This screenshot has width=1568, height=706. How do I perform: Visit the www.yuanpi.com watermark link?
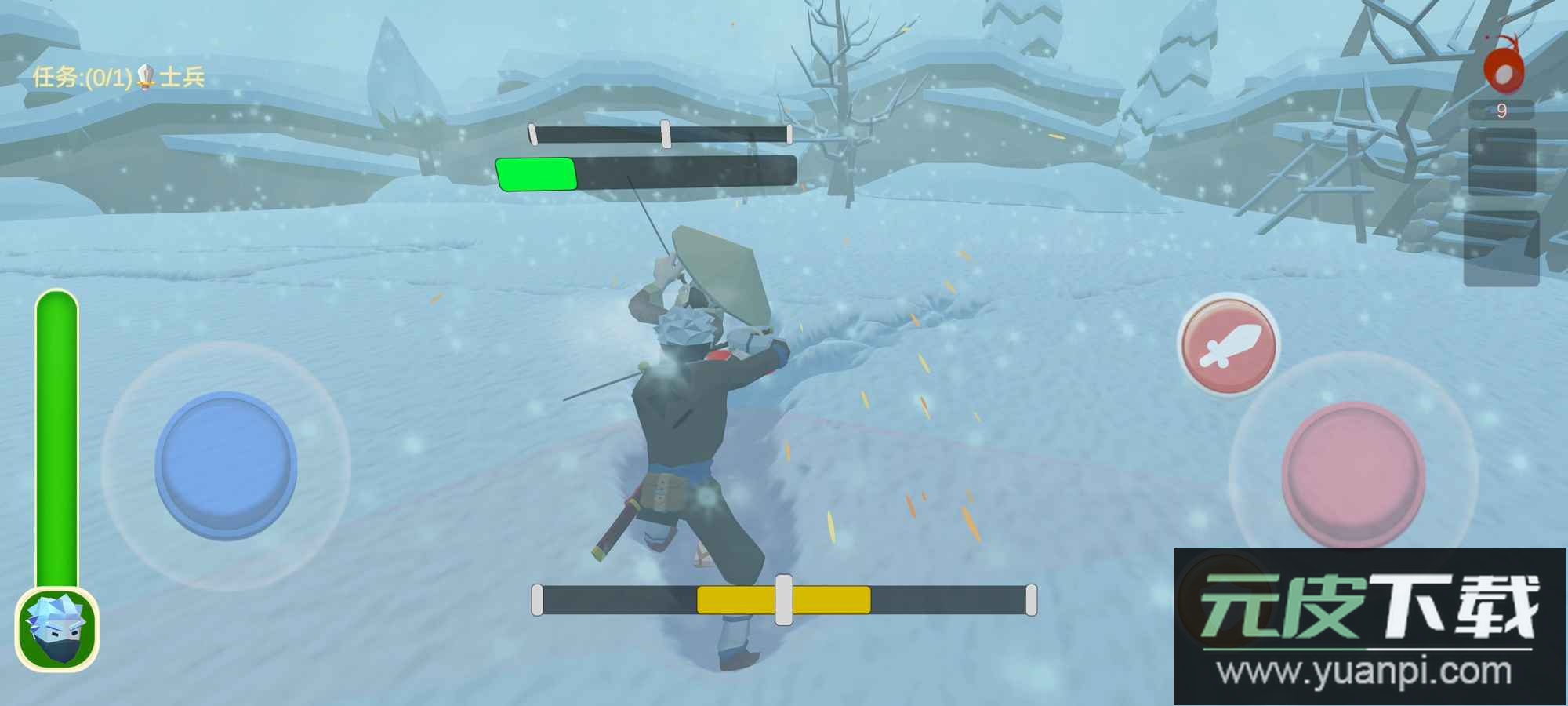pos(1365,673)
